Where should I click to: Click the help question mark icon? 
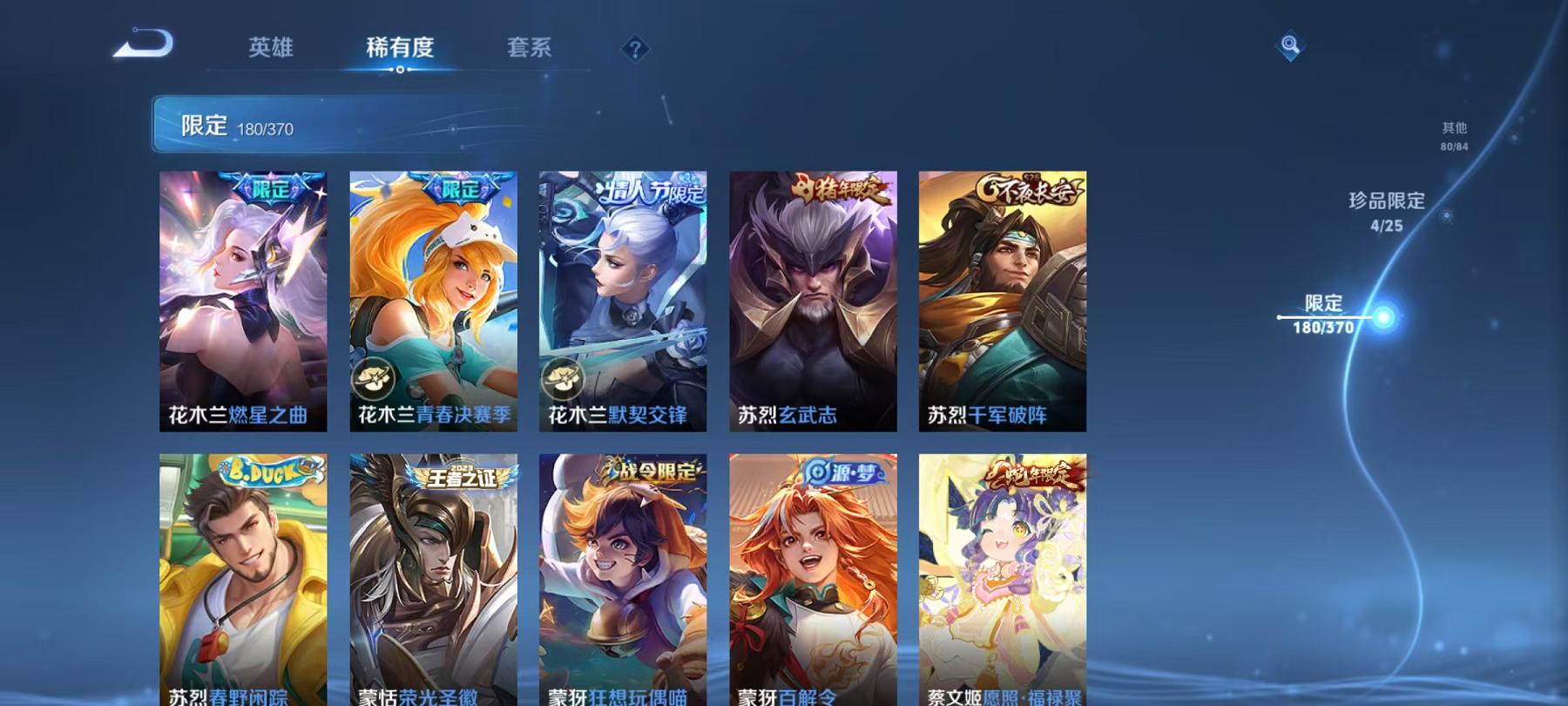635,49
